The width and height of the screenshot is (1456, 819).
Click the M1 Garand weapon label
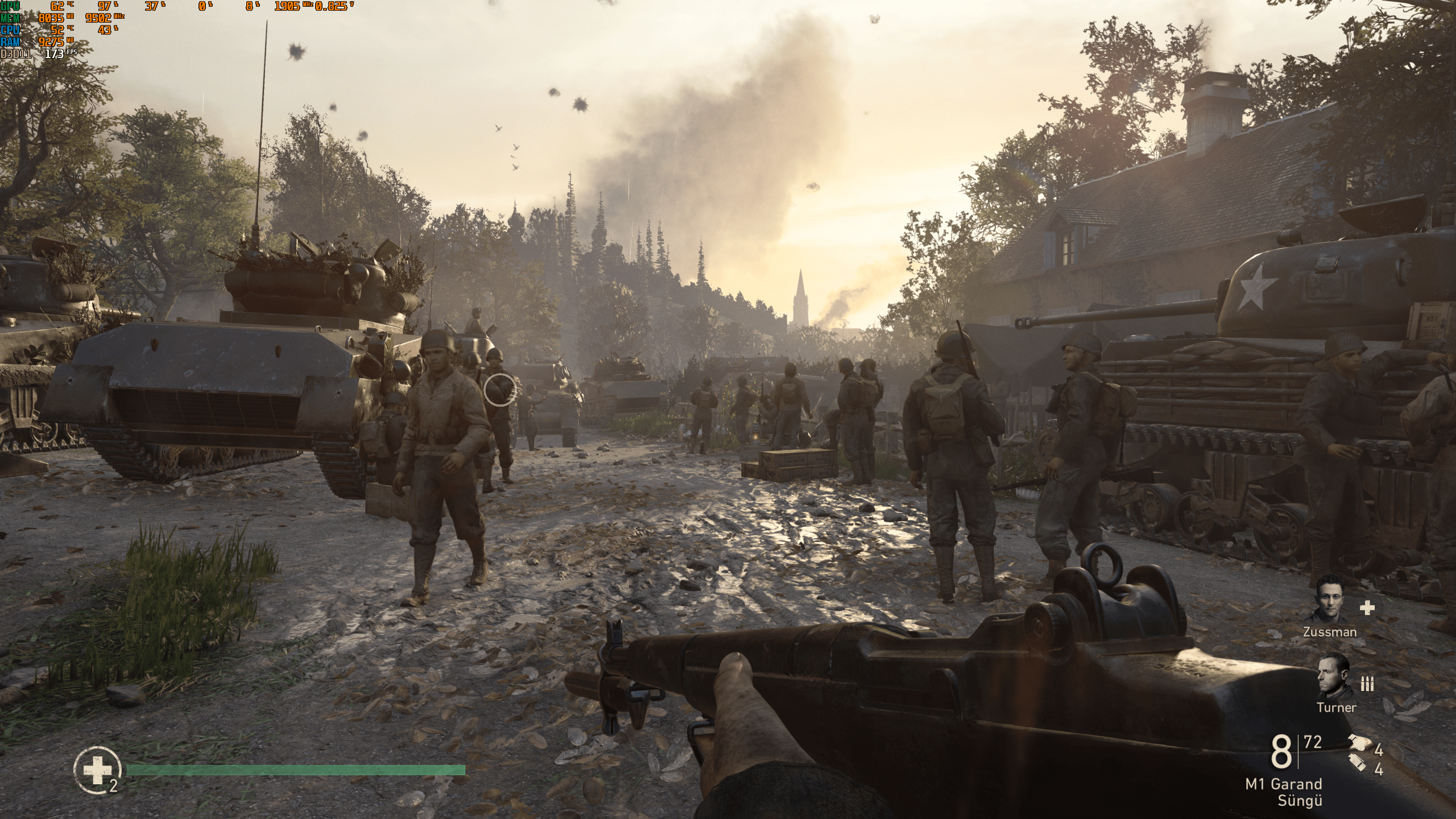[1283, 784]
